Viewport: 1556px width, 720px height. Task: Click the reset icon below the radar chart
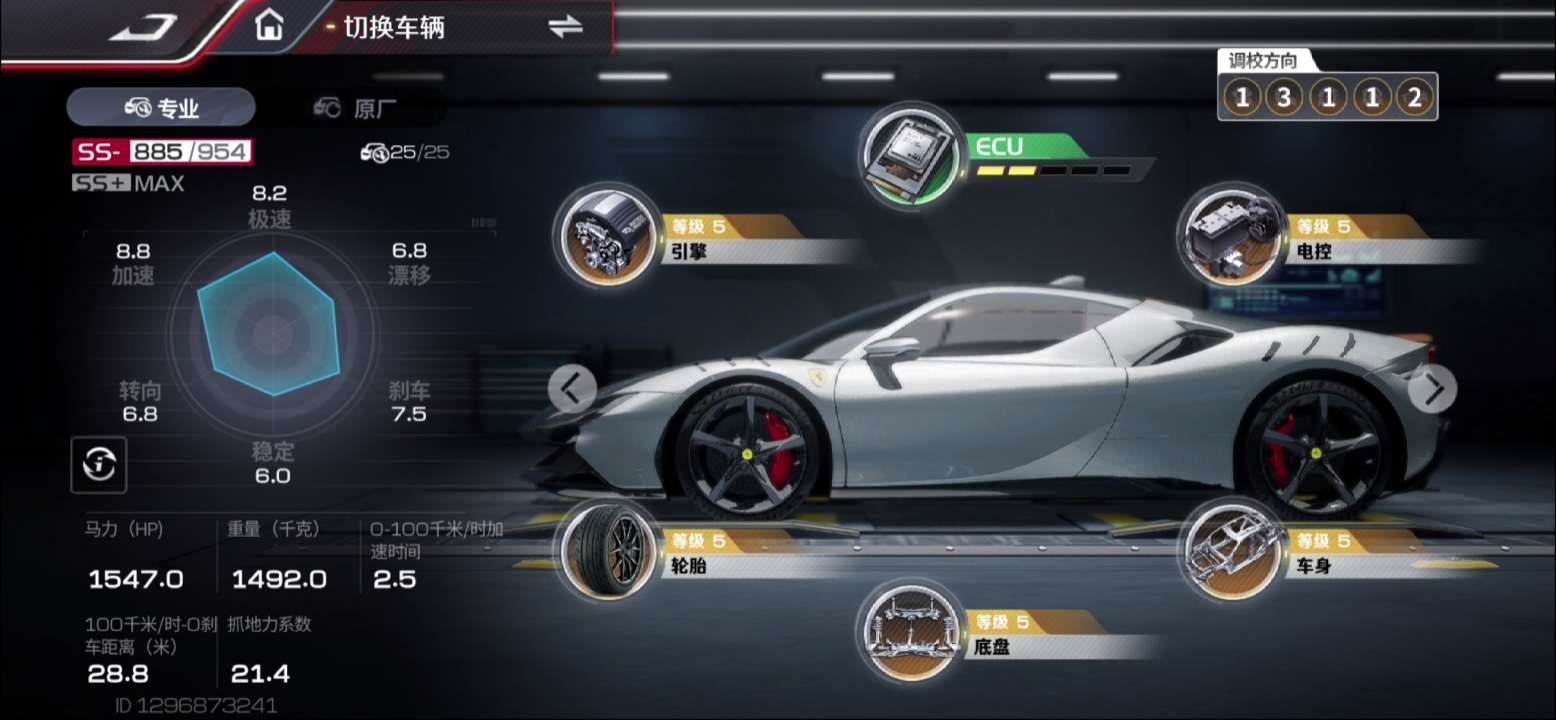(x=98, y=464)
